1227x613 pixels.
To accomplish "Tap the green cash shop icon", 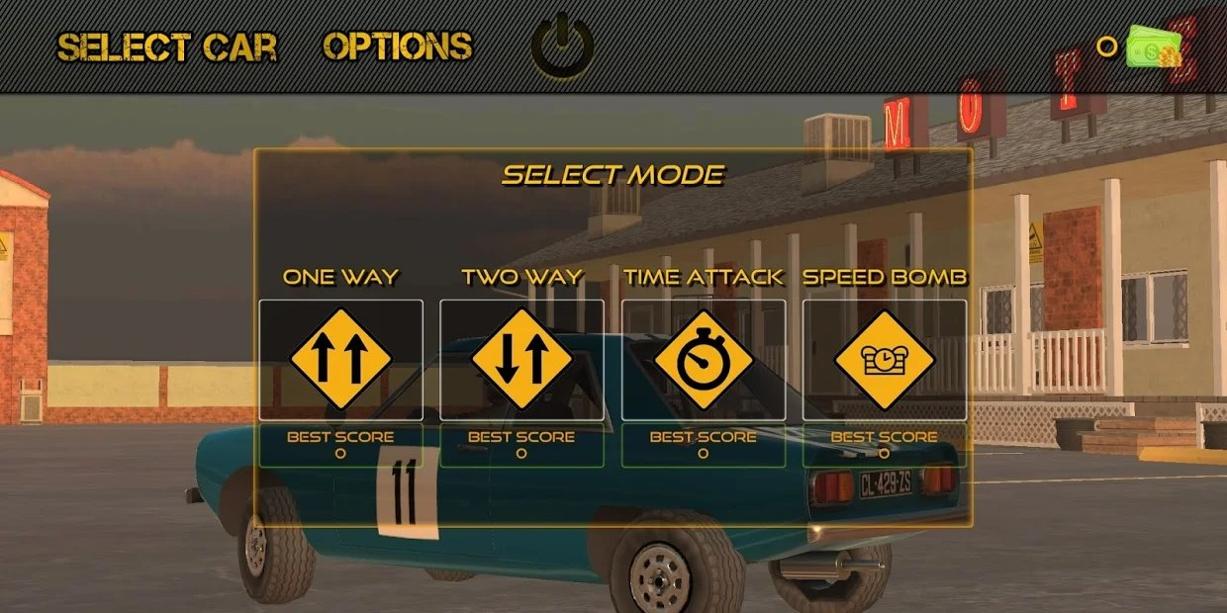I will [x=1153, y=46].
